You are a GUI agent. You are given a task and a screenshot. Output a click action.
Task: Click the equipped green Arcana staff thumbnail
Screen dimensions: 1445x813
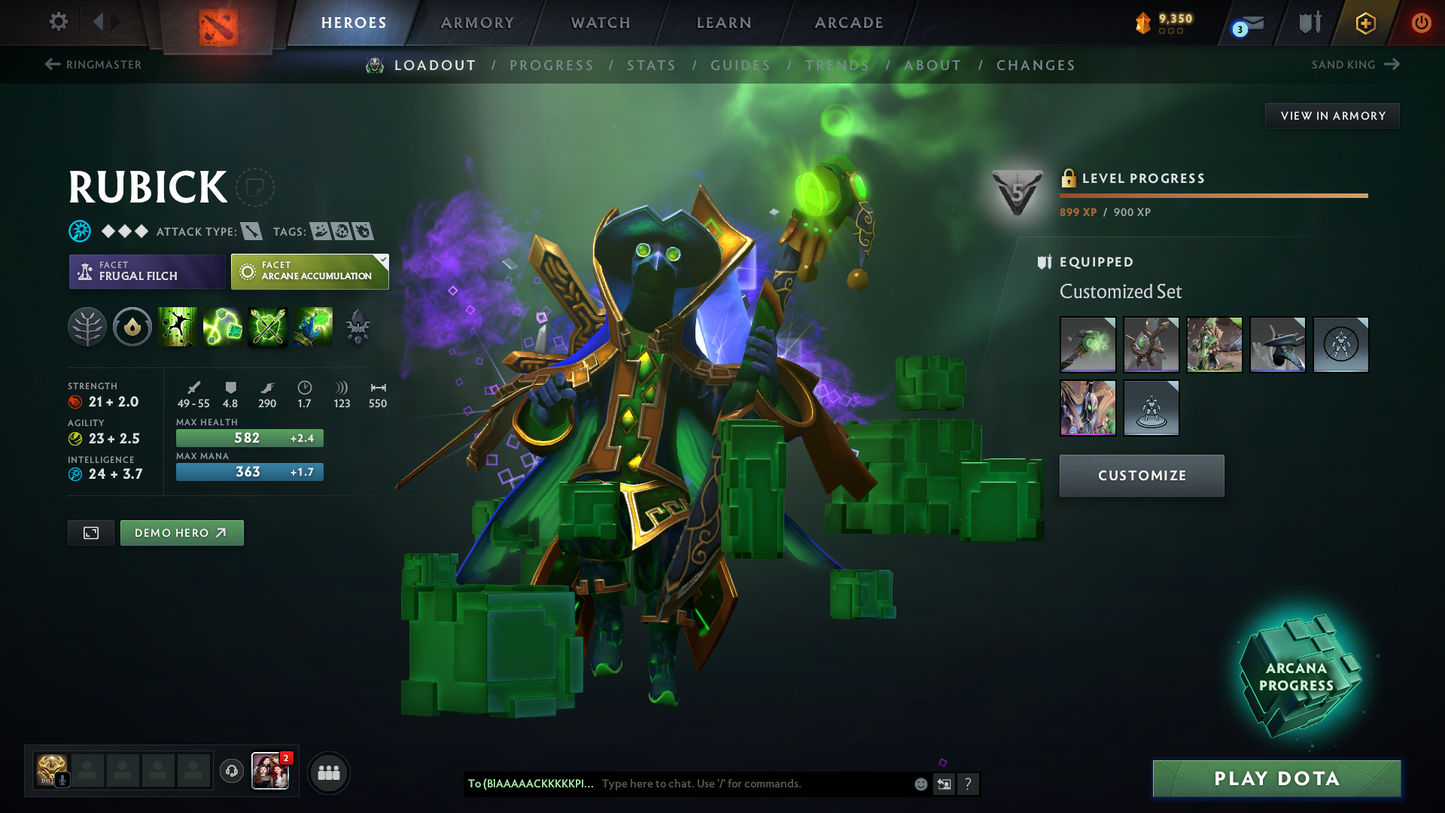click(1087, 344)
